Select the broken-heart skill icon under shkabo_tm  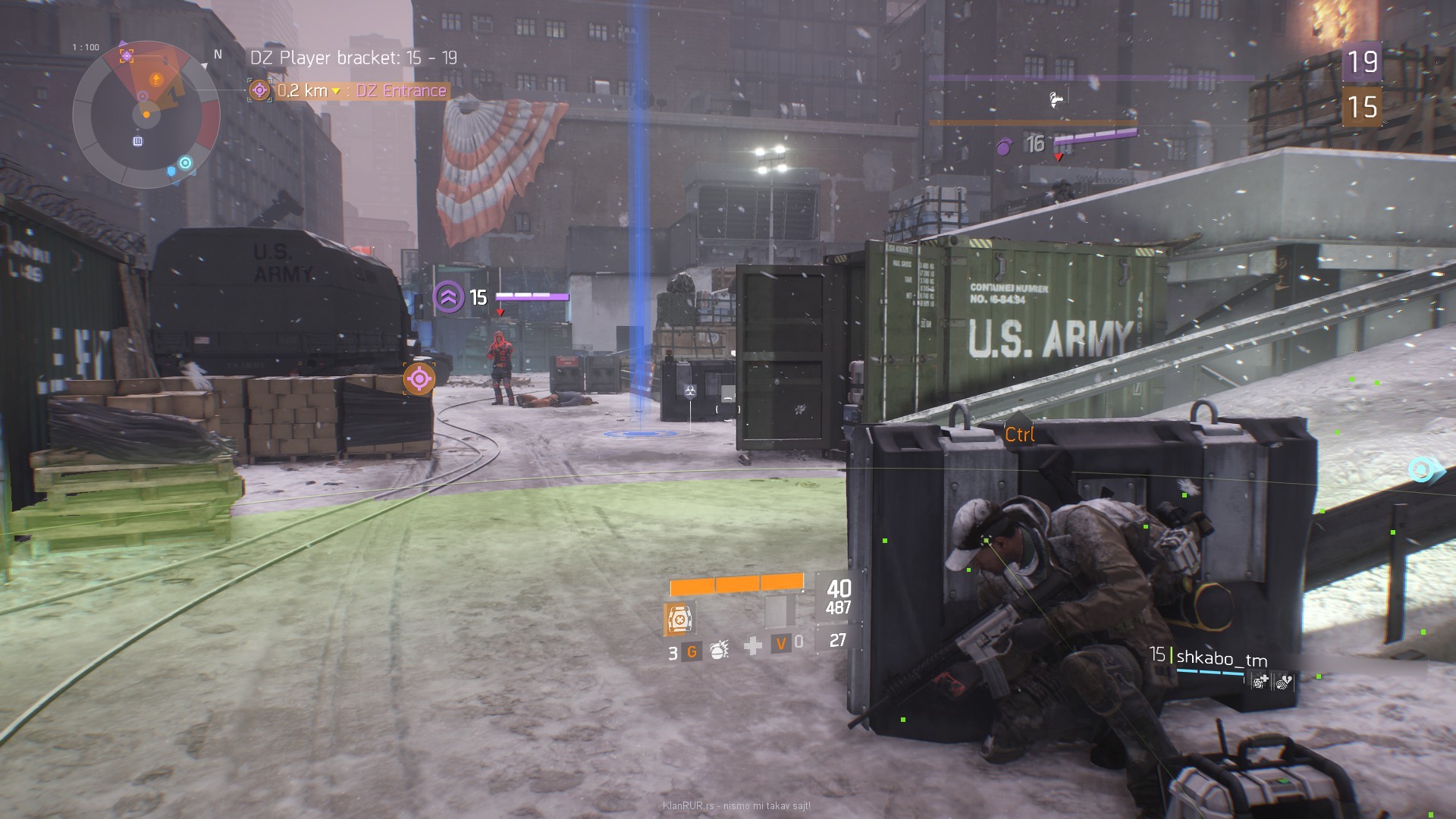(x=1283, y=682)
